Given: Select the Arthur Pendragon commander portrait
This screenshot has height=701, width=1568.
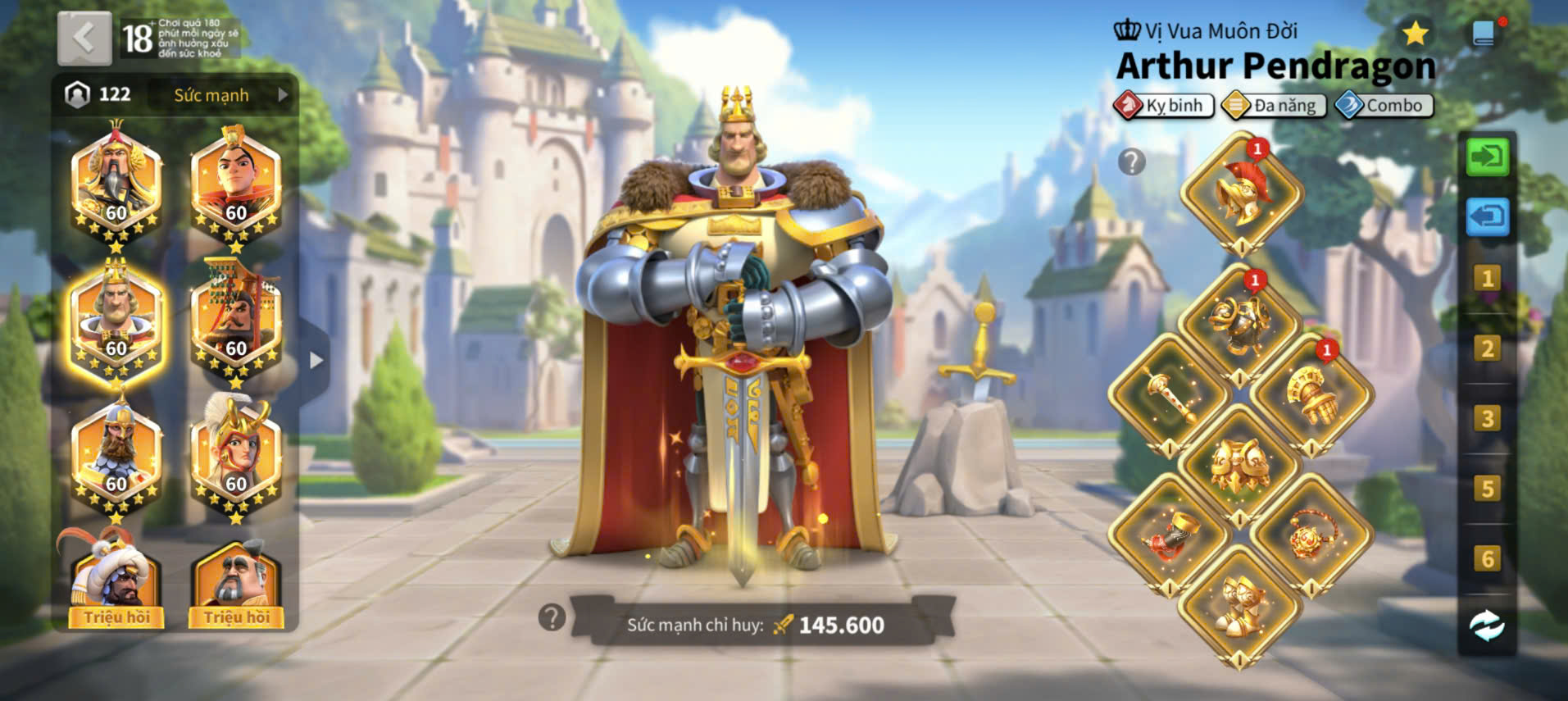Looking at the screenshot, I should coord(116,322).
